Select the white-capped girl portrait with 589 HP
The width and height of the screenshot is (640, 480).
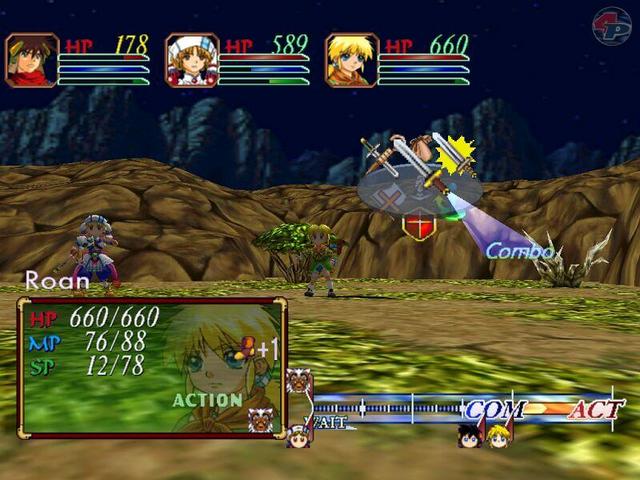[192, 60]
